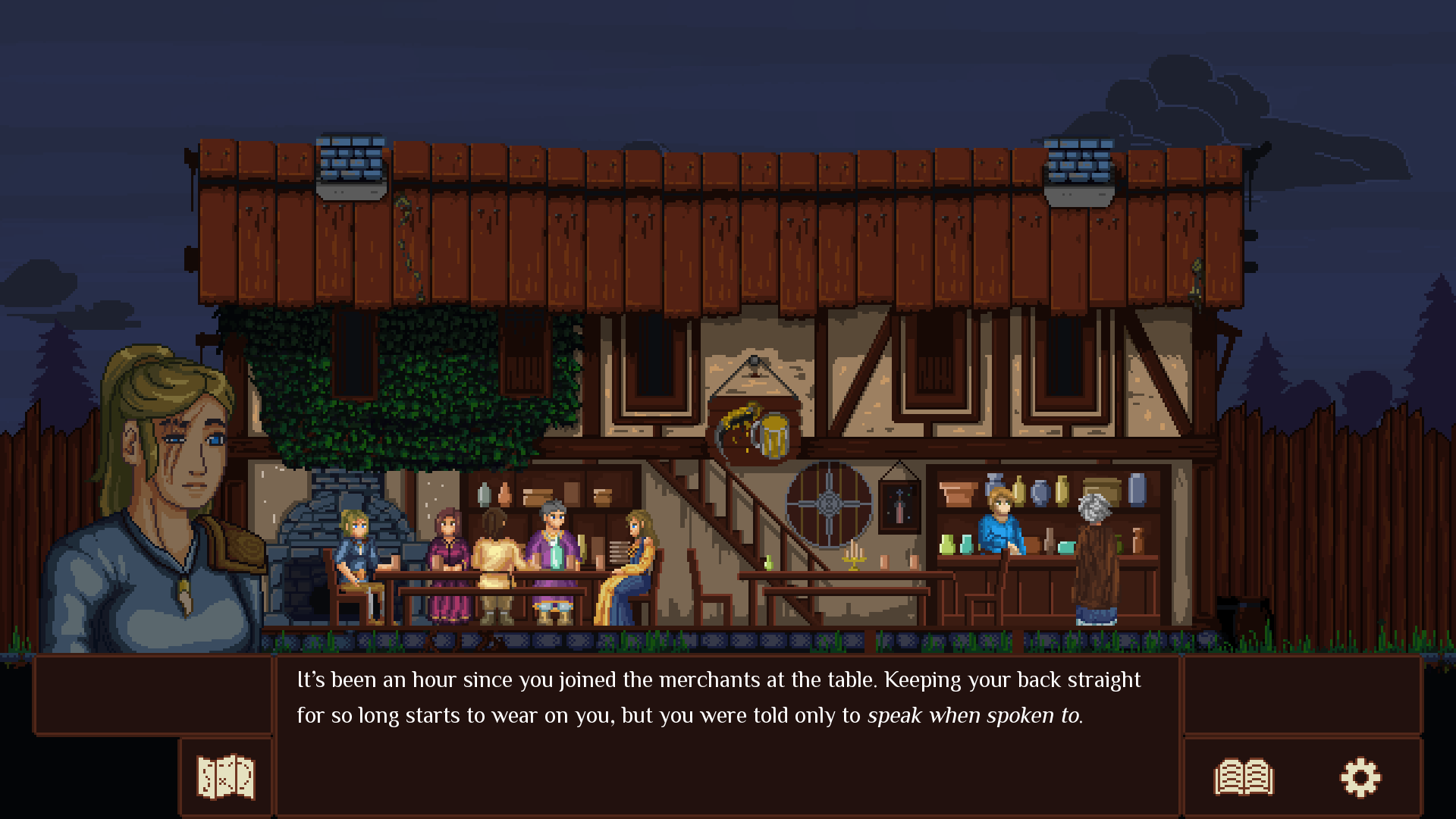The width and height of the screenshot is (1456, 819).
Task: Open the folded map icon
Action: tap(225, 777)
